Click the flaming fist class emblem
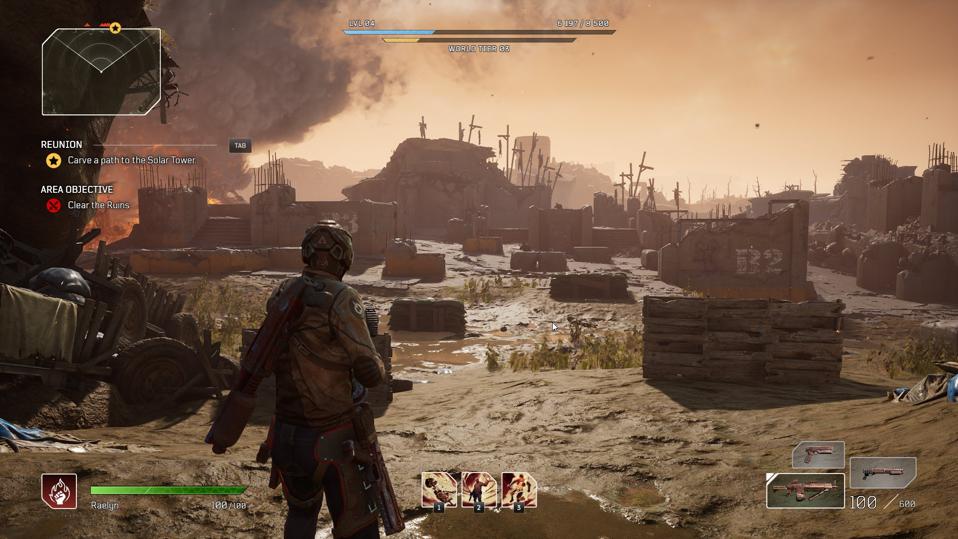This screenshot has width=958, height=539. tap(59, 491)
